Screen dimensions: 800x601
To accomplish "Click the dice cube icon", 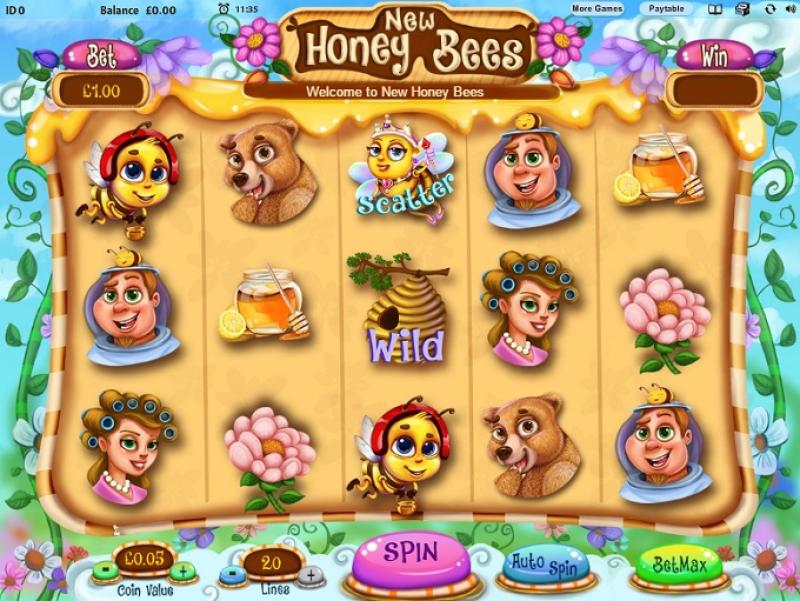I will coord(742,9).
